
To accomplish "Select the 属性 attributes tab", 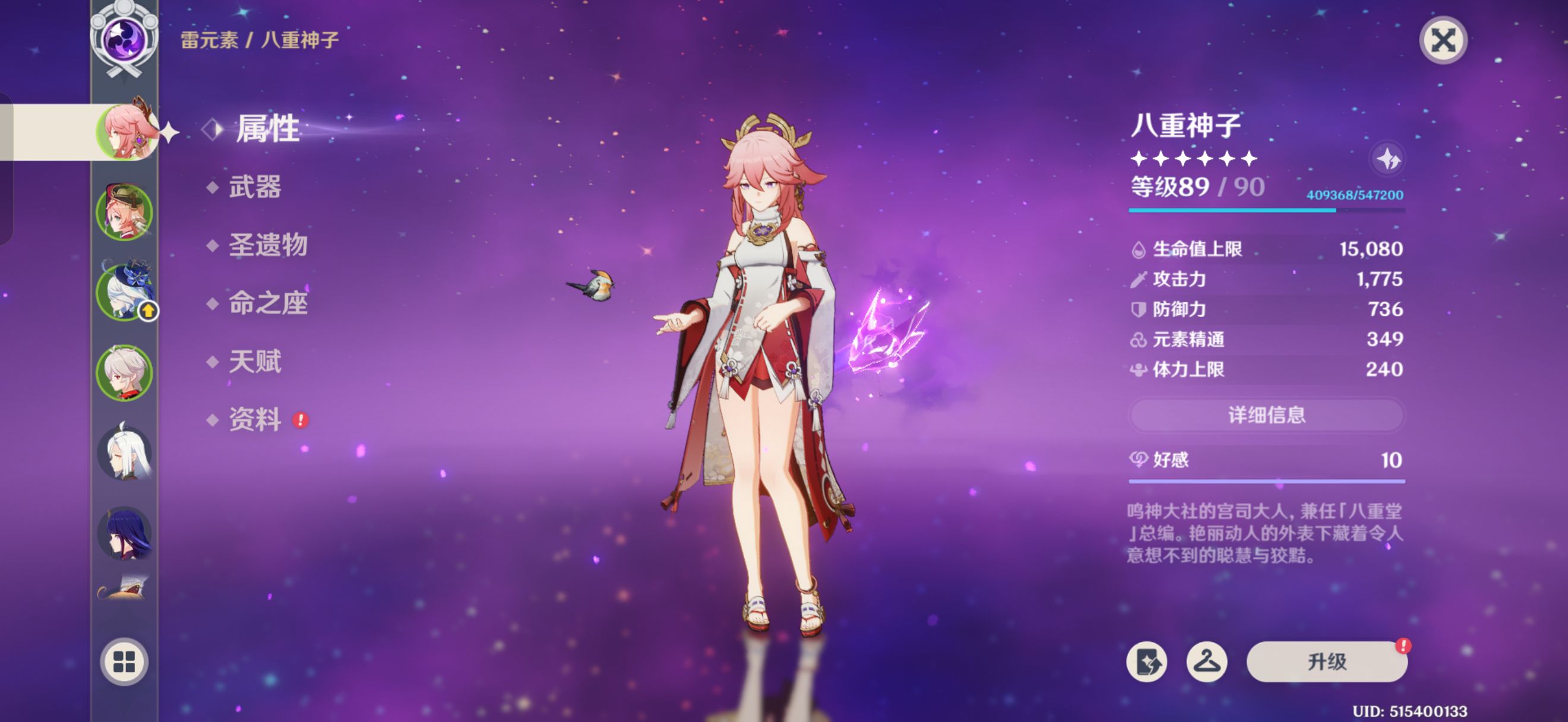I will (x=267, y=129).
